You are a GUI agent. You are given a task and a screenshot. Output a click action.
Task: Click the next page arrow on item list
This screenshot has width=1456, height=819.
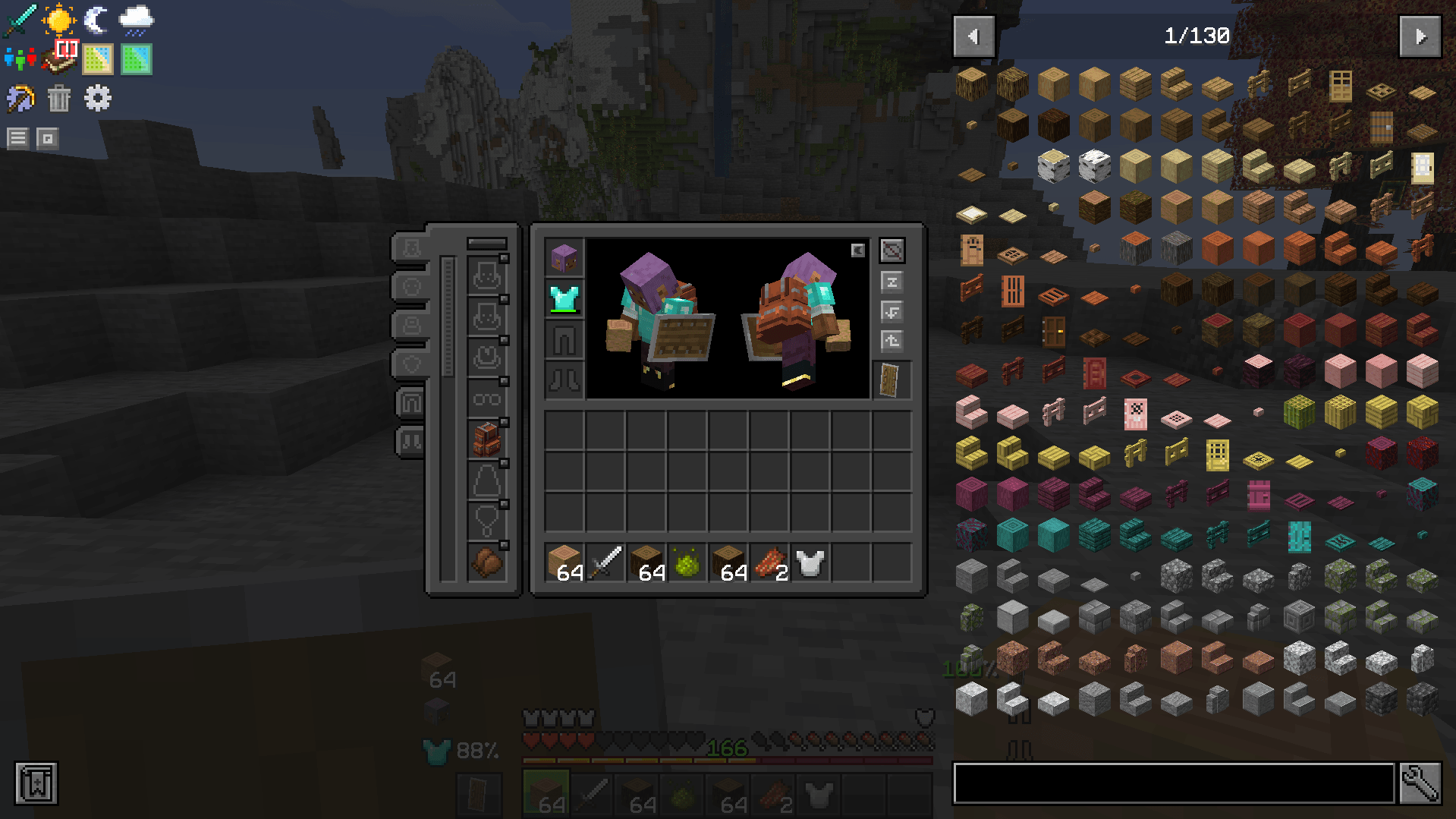tap(1420, 35)
